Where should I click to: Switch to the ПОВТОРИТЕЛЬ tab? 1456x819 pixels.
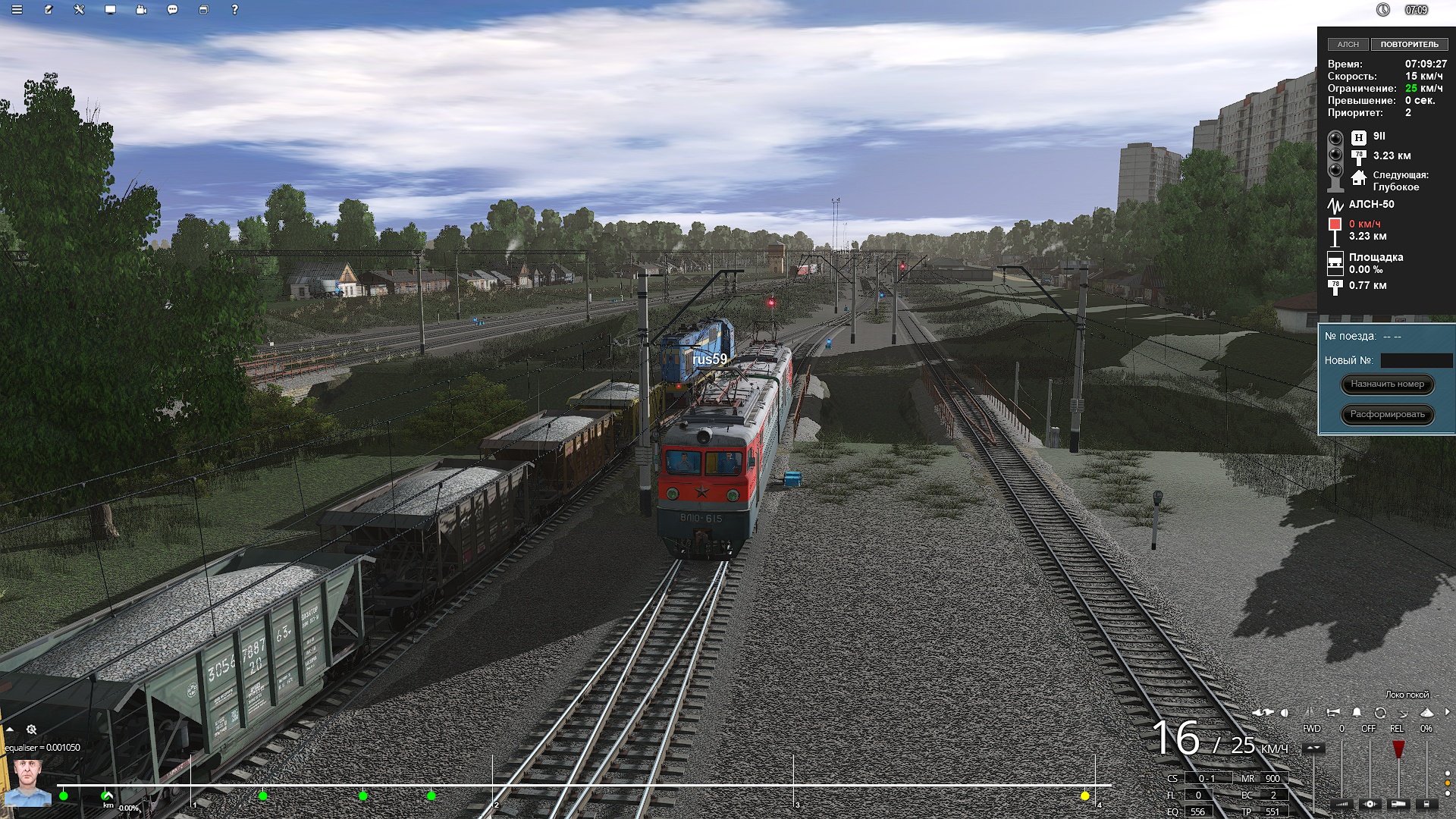click(1408, 45)
